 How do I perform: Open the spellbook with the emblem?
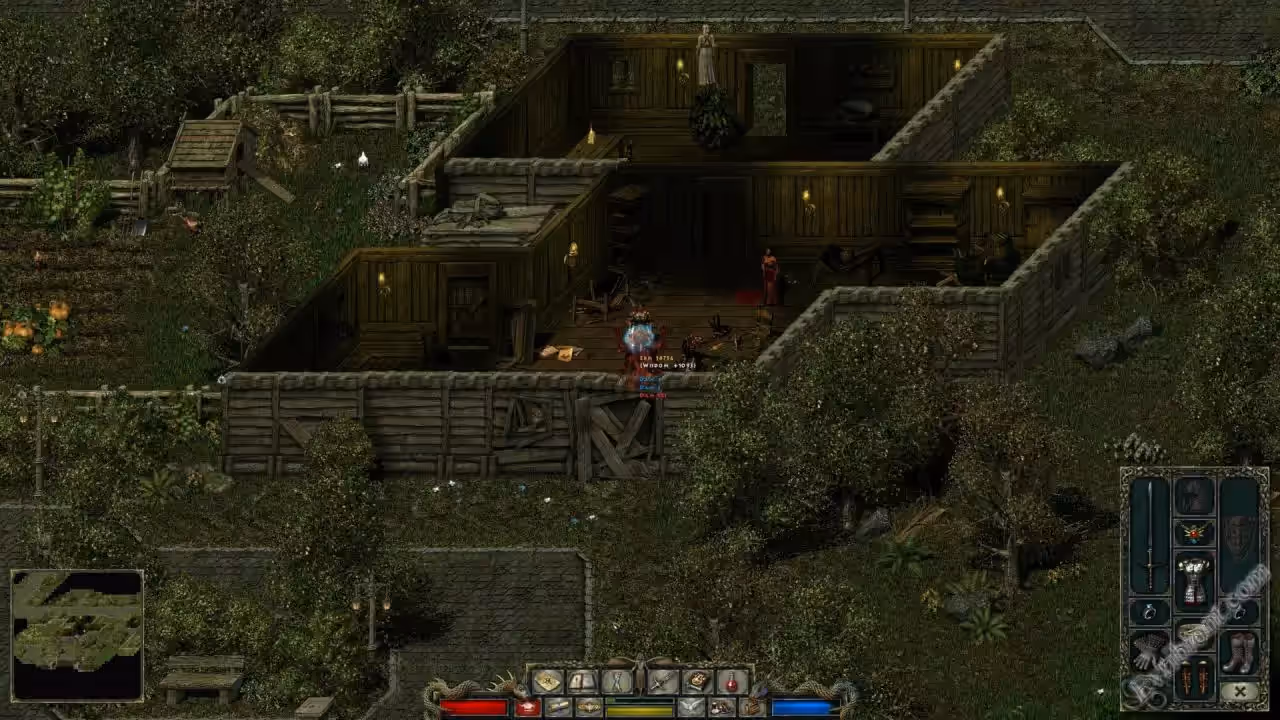click(x=697, y=681)
